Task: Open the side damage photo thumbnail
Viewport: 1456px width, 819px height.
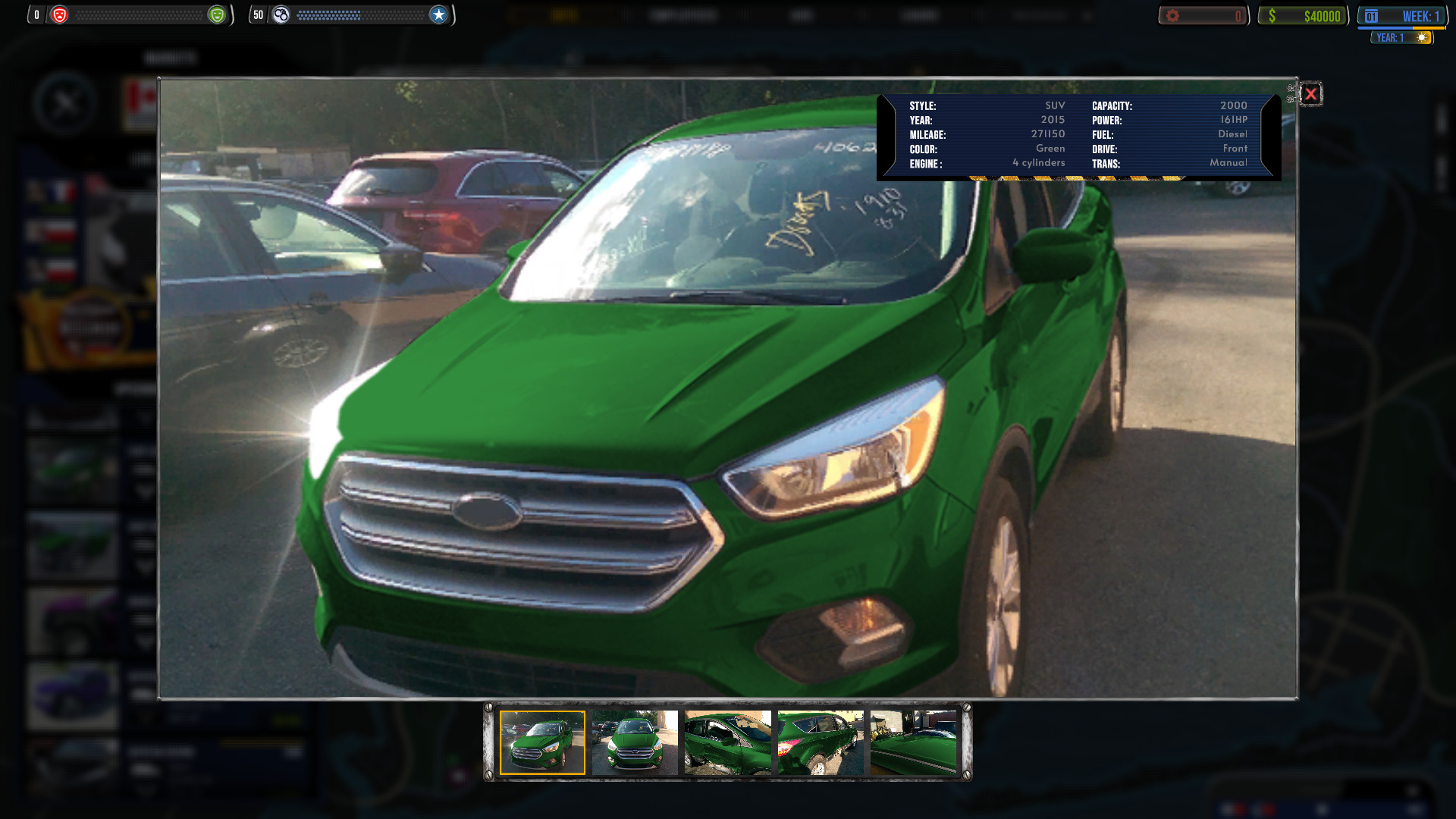Action: tap(726, 743)
